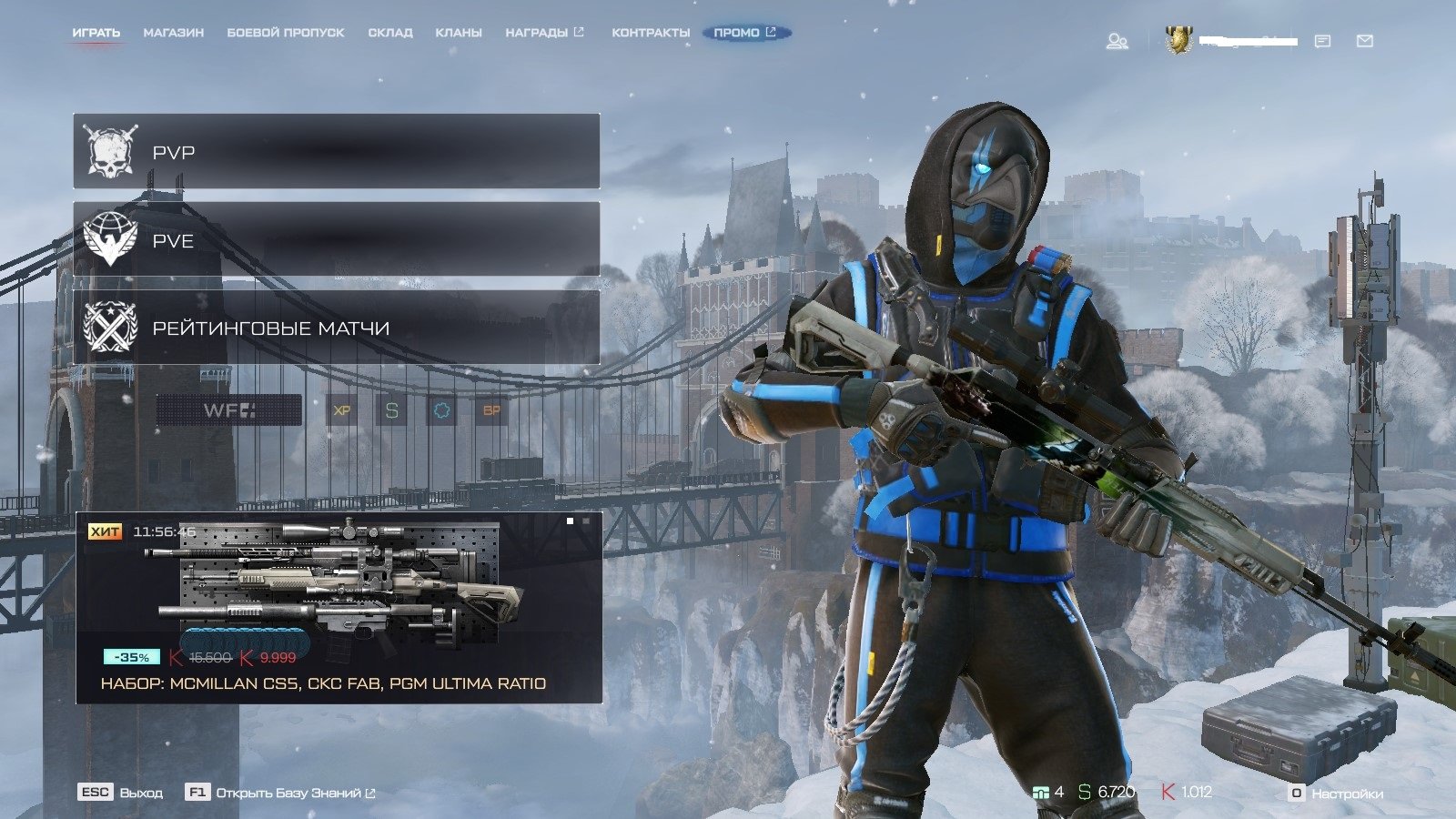The image size is (1456, 819).
Task: Open the friends list icon
Action: pos(1117,41)
